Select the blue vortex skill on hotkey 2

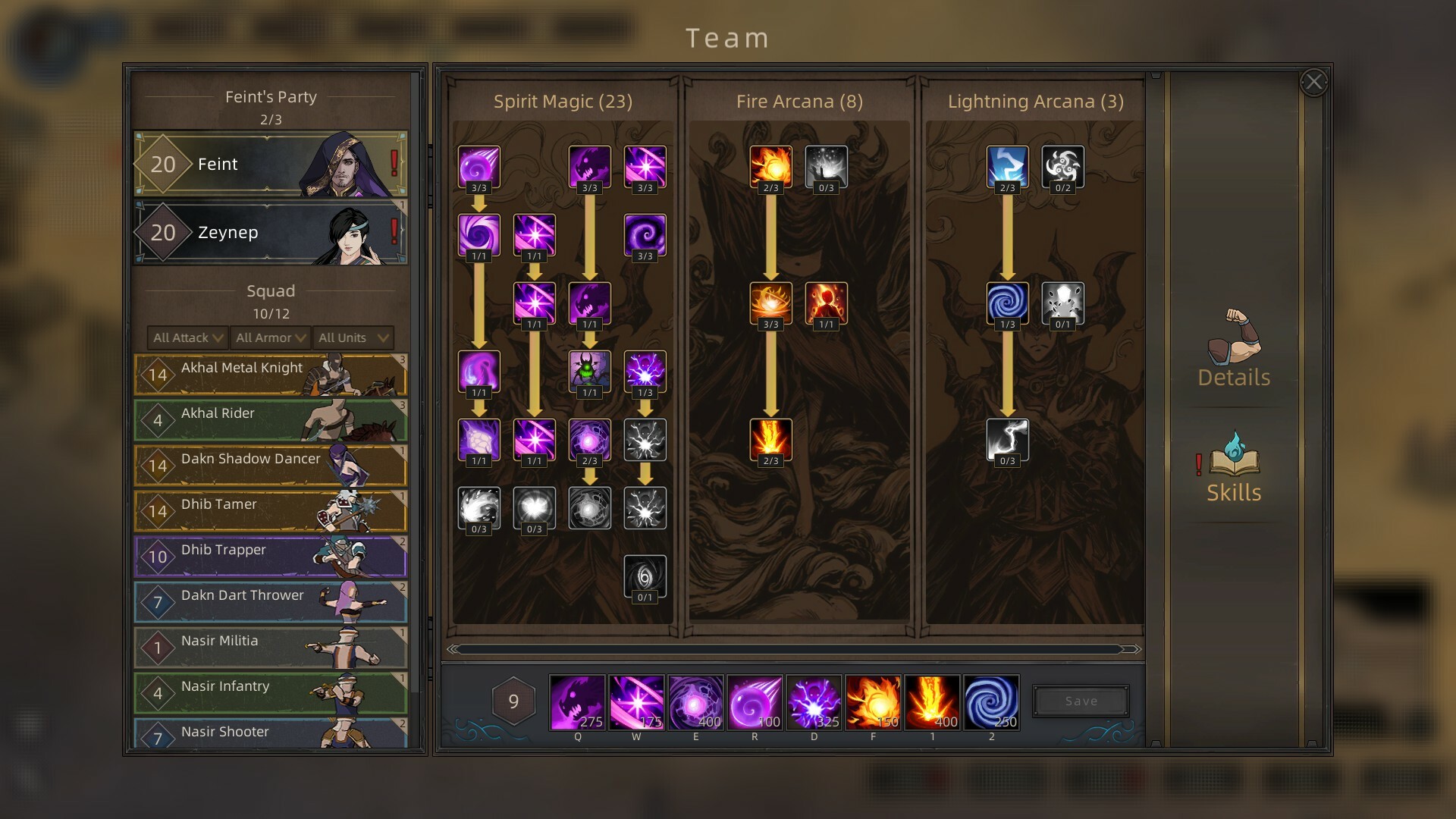[x=991, y=702]
